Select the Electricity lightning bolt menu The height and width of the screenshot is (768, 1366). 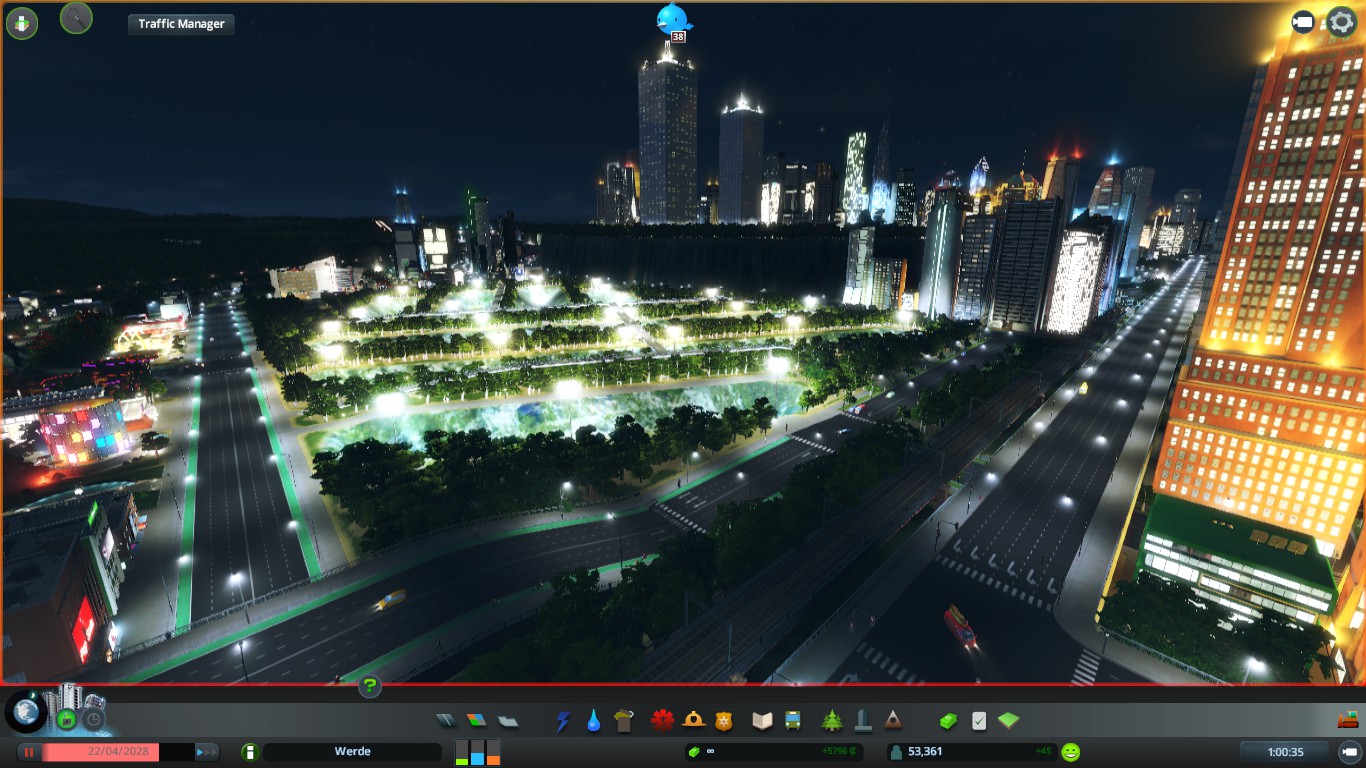pos(563,720)
